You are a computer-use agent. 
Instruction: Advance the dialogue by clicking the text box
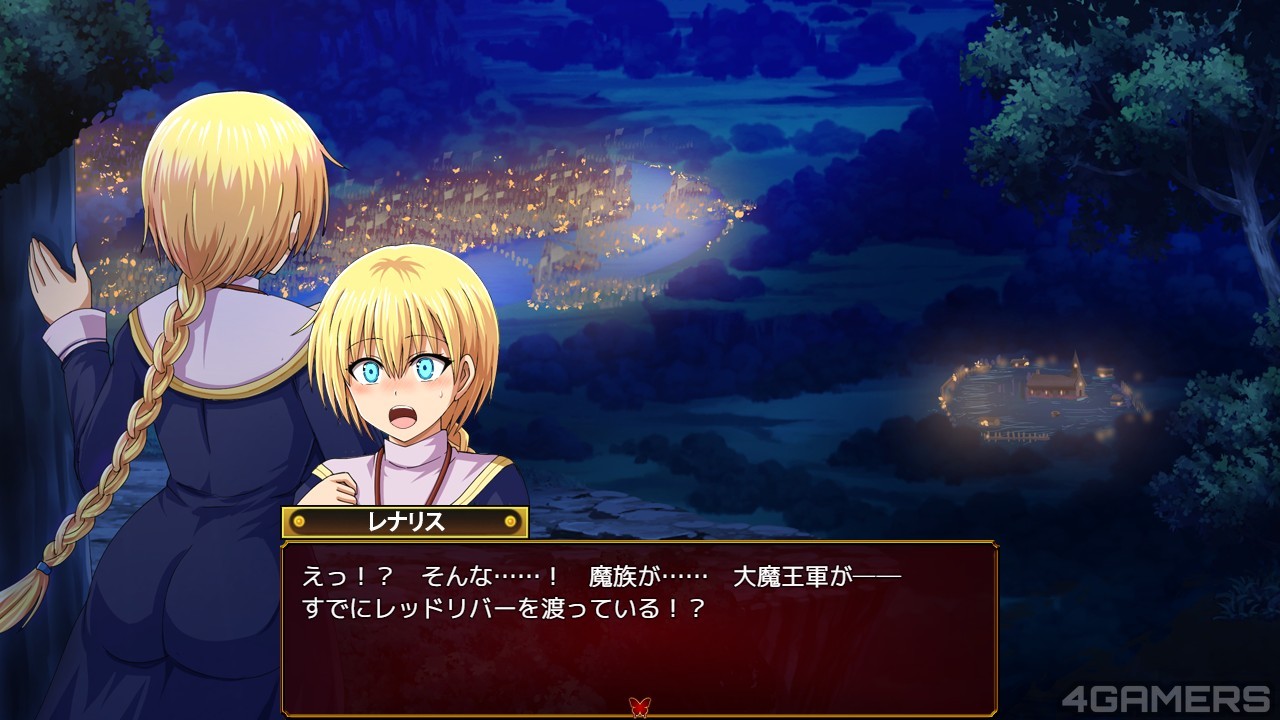[x=639, y=628]
